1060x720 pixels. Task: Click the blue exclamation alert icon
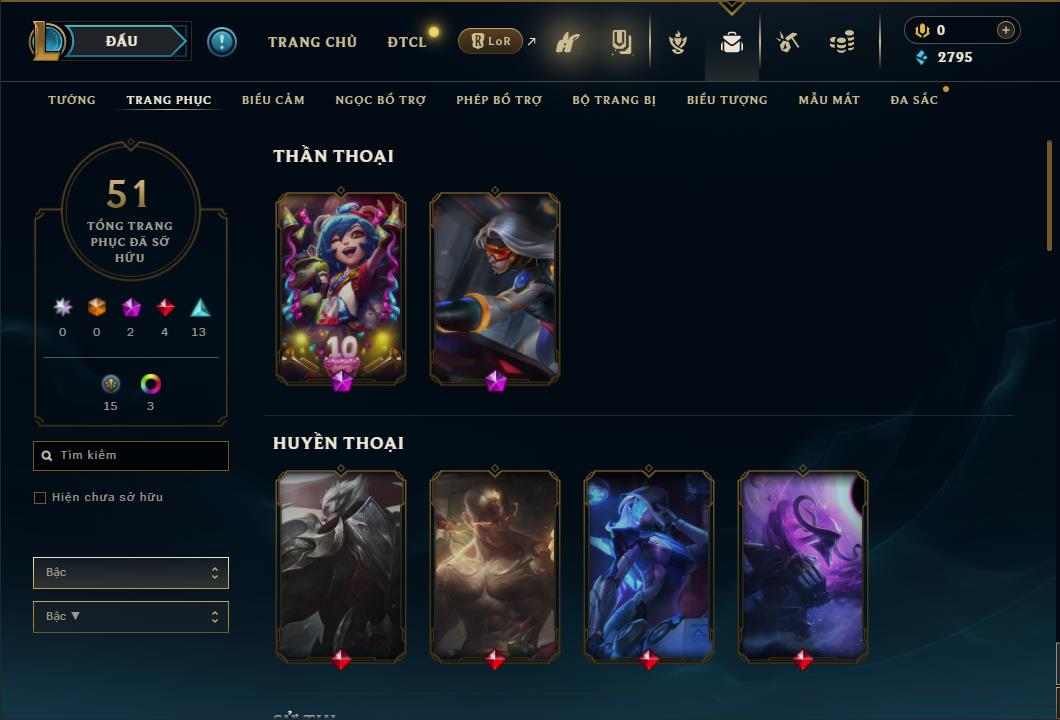222,41
